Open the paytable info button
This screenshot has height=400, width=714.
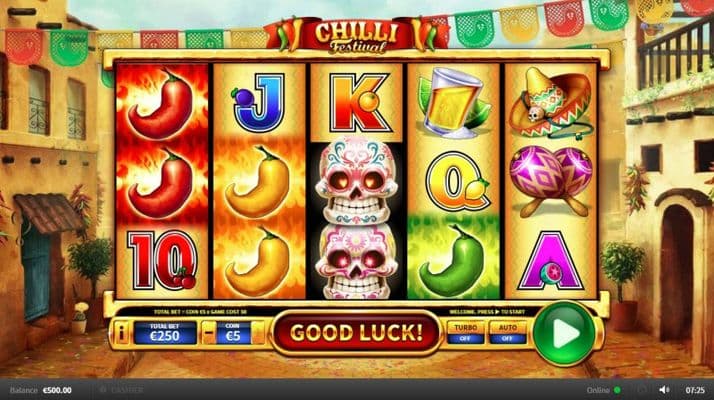point(121,333)
